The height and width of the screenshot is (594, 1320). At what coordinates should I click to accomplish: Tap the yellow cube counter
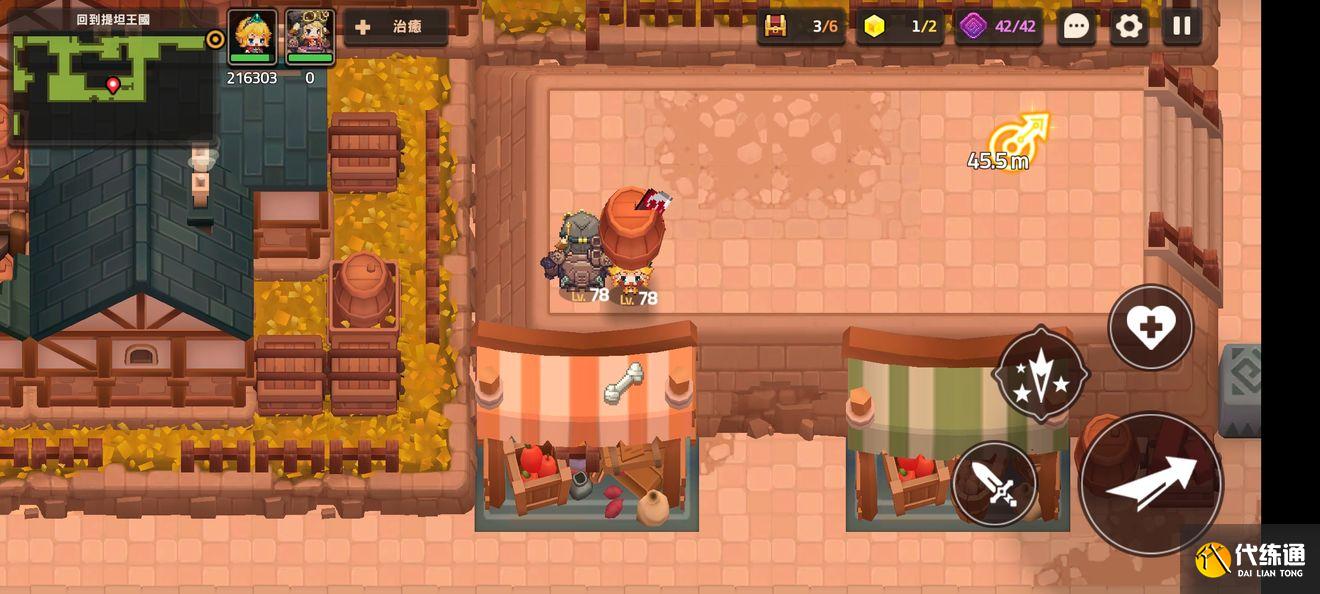click(x=901, y=26)
